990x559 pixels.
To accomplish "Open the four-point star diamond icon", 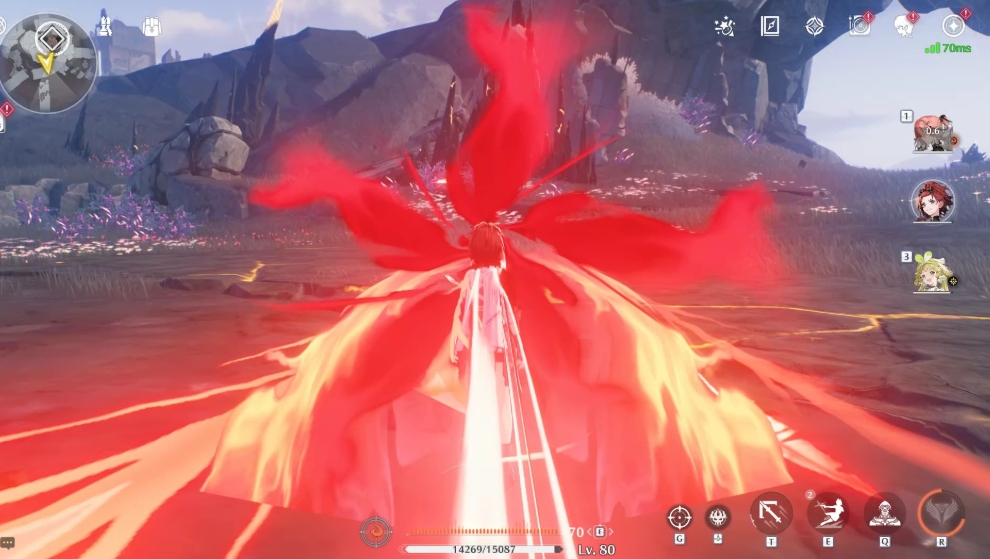I will pos(815,26).
